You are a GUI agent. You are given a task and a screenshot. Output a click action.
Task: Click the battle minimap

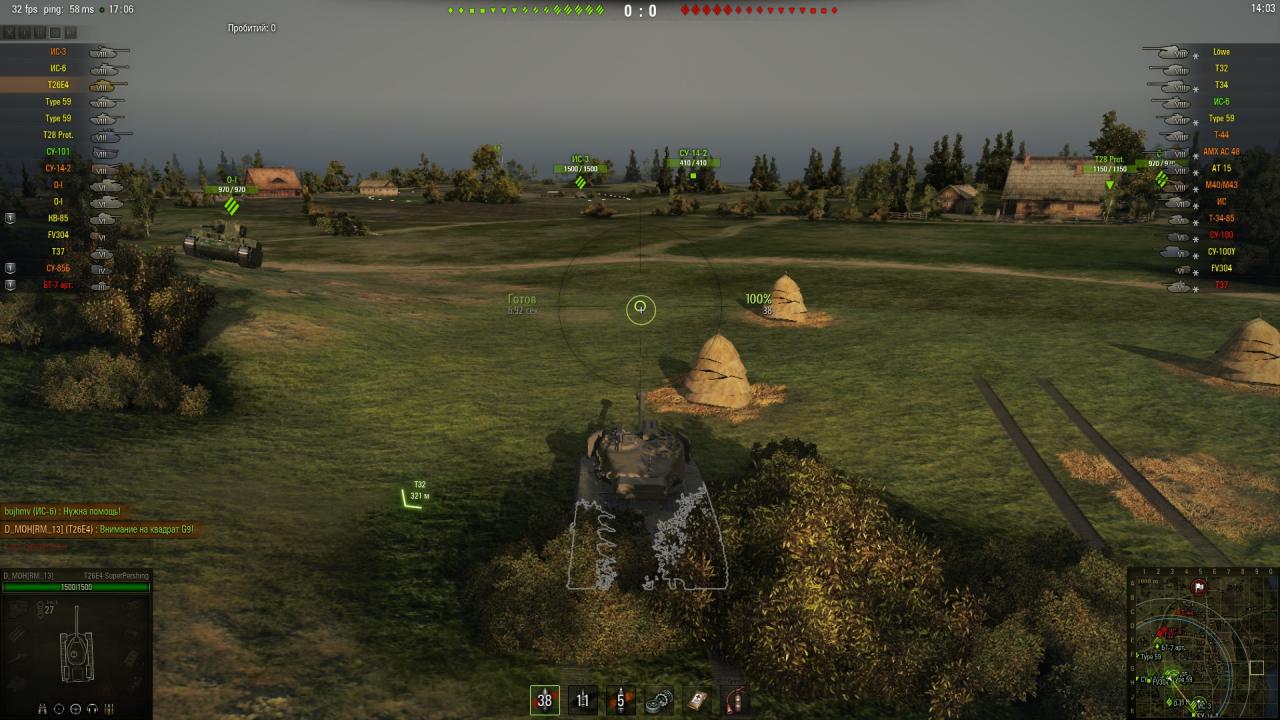1203,643
